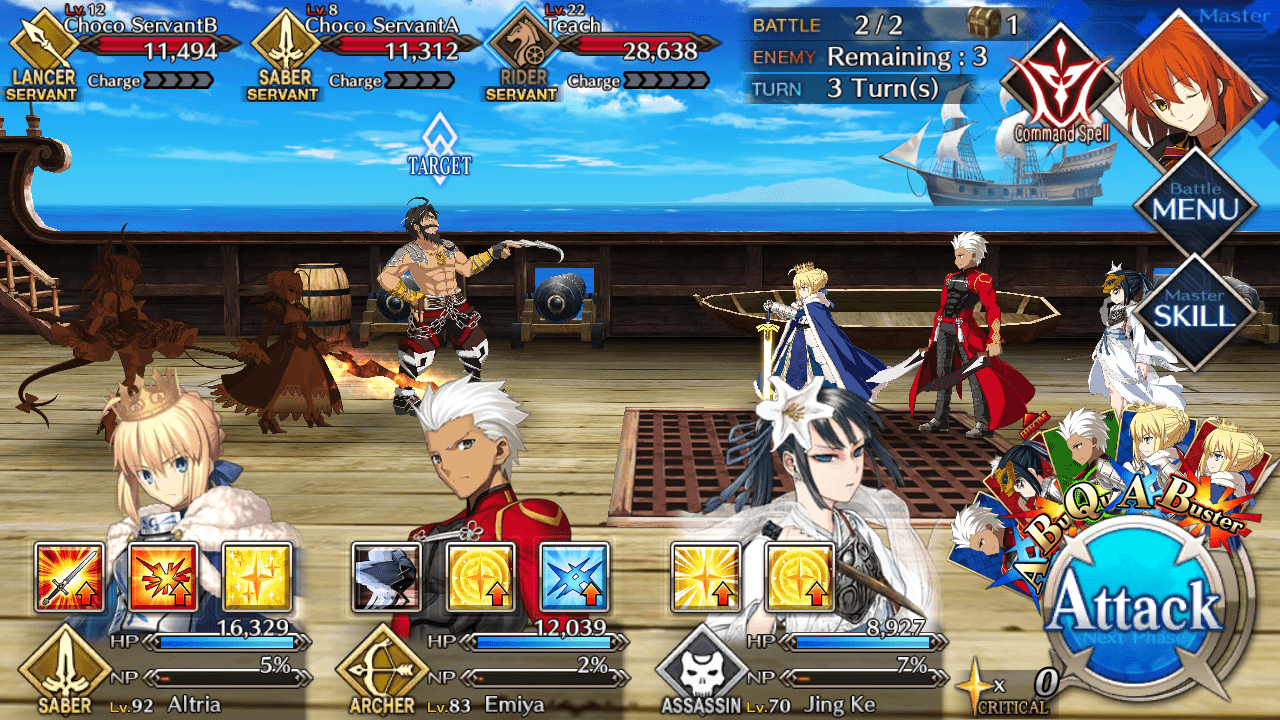
Task: Activate Altria's sword attack-up skill
Action: coord(69,577)
